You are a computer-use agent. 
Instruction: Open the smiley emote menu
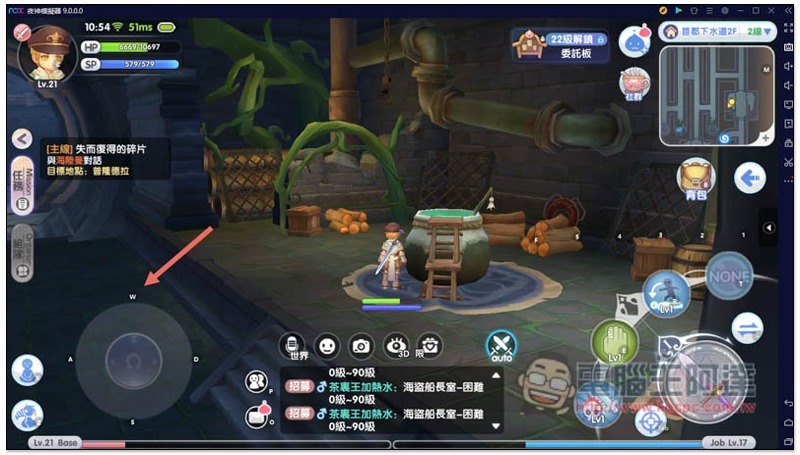coord(326,345)
